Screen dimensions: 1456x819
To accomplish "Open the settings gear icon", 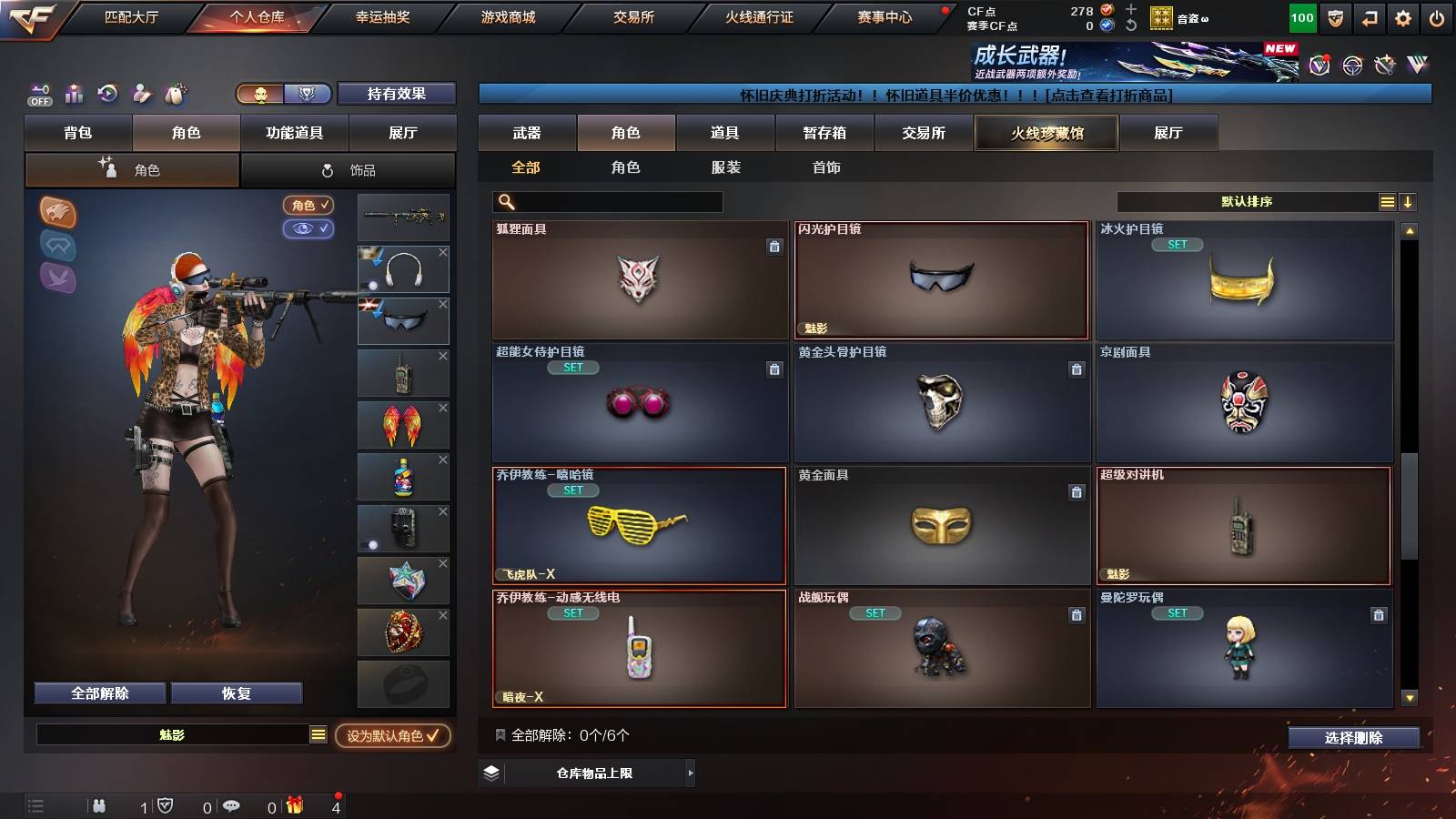I will pos(1402,16).
